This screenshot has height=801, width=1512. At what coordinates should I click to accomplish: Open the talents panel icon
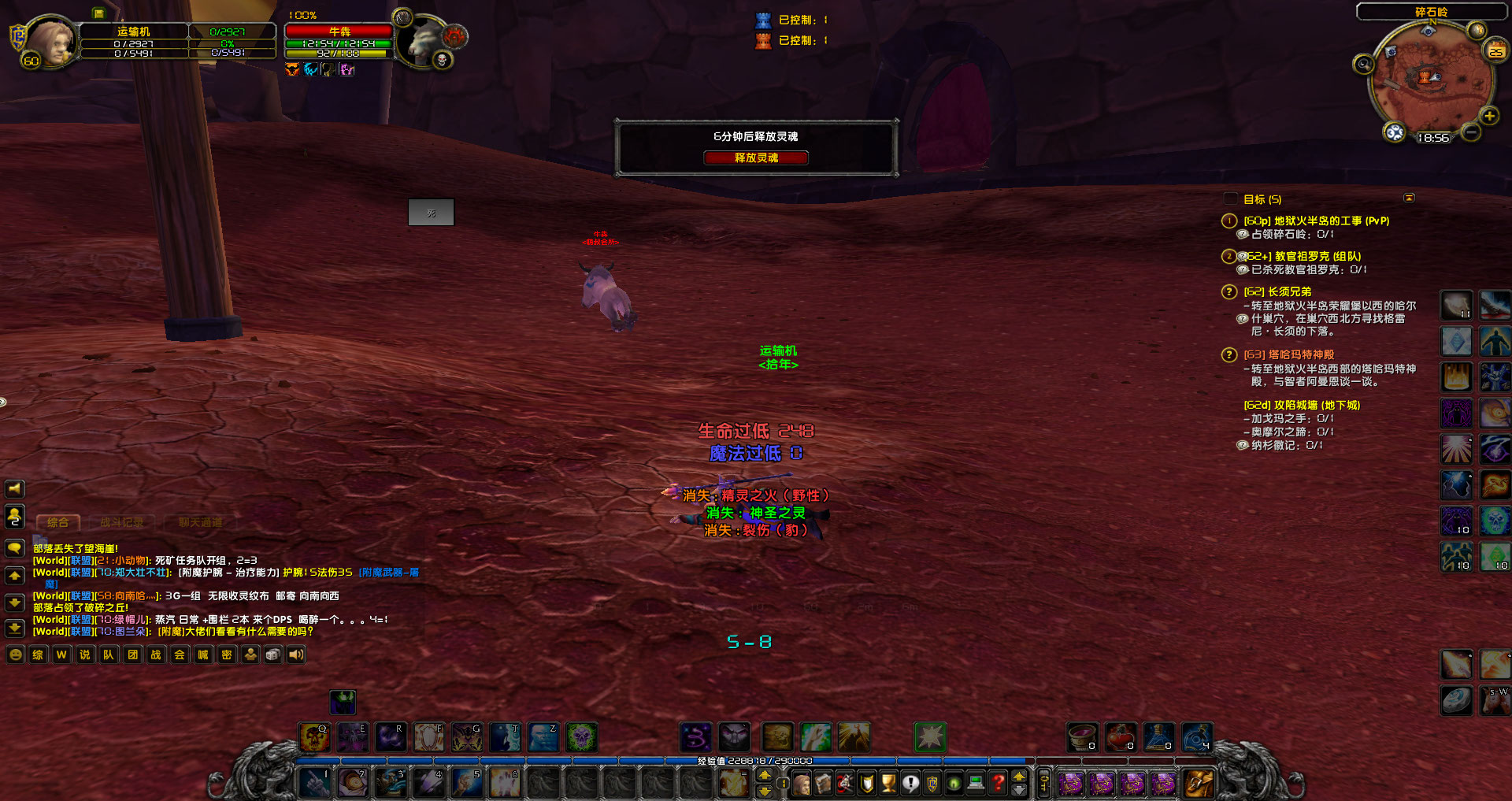[x=843, y=784]
